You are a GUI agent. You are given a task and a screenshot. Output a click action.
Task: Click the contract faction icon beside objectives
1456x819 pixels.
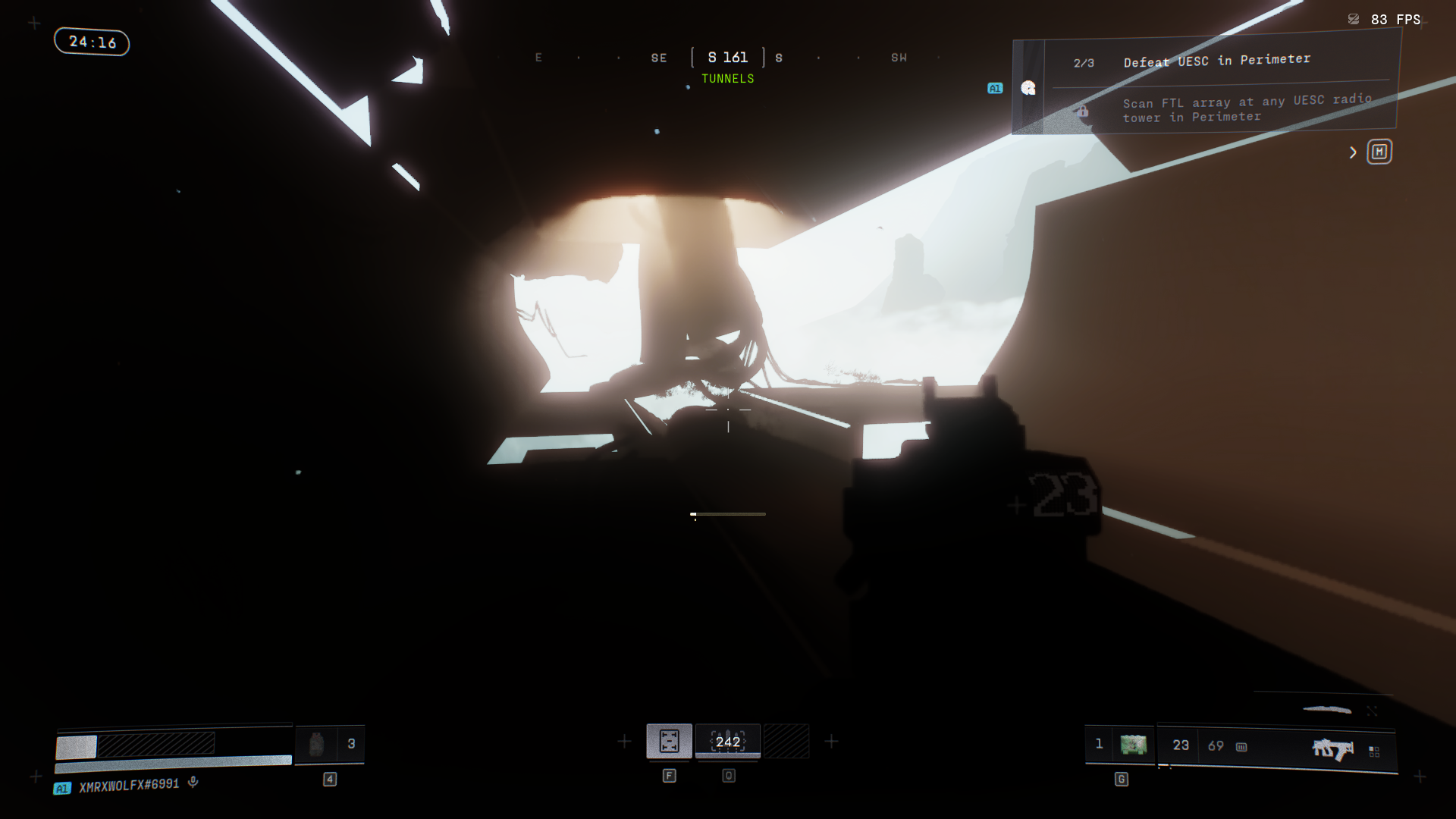(x=1028, y=88)
